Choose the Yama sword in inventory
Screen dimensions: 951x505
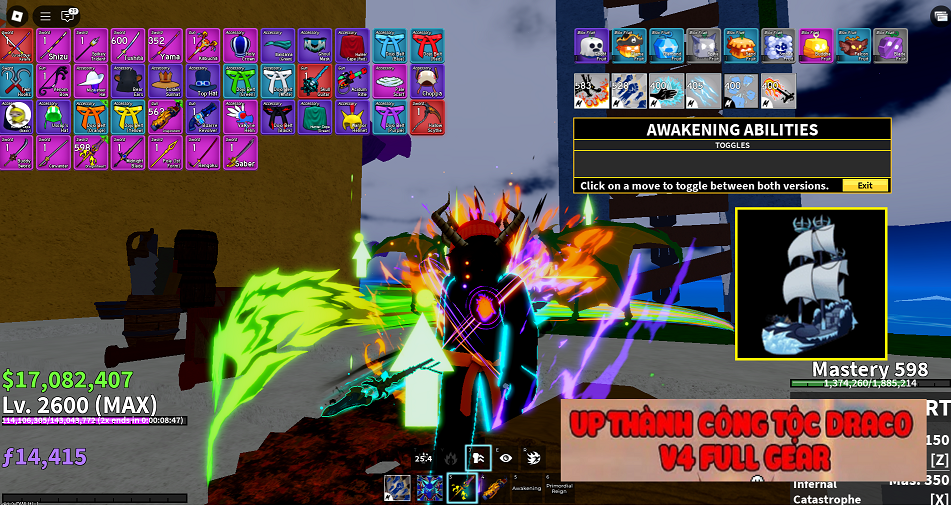[165, 45]
